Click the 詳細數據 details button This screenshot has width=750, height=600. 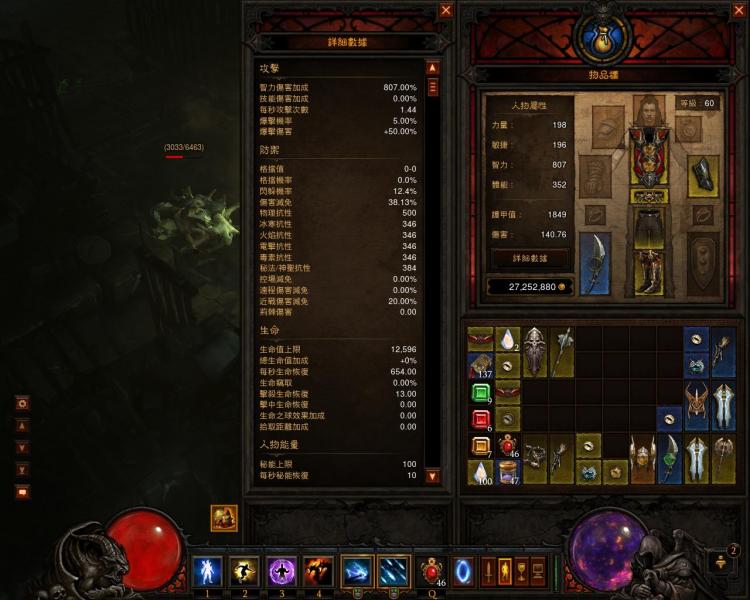[x=530, y=258]
